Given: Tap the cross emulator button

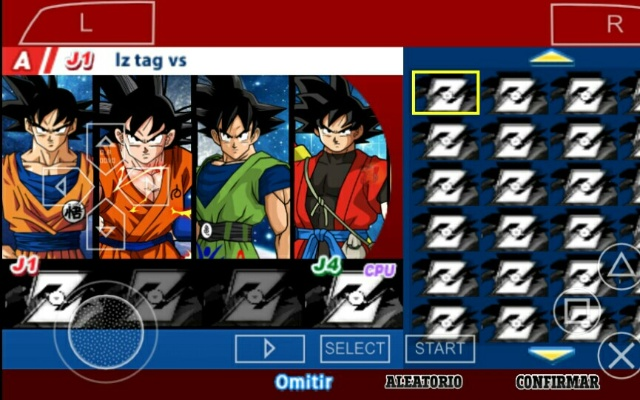Looking at the screenshot, I should [x=620, y=355].
